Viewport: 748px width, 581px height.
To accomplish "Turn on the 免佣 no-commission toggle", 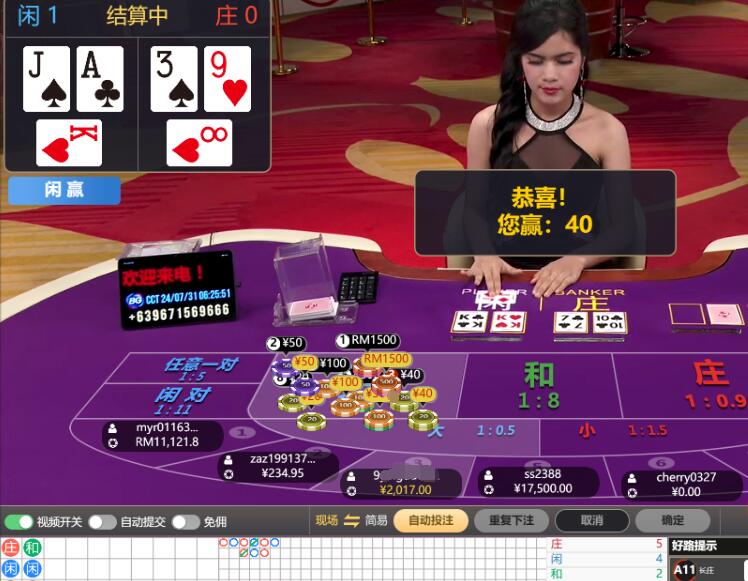I will [184, 522].
